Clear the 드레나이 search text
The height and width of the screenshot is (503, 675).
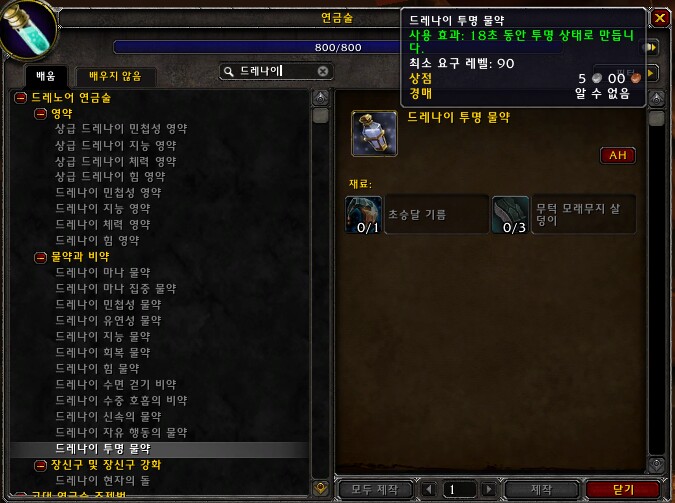323,71
